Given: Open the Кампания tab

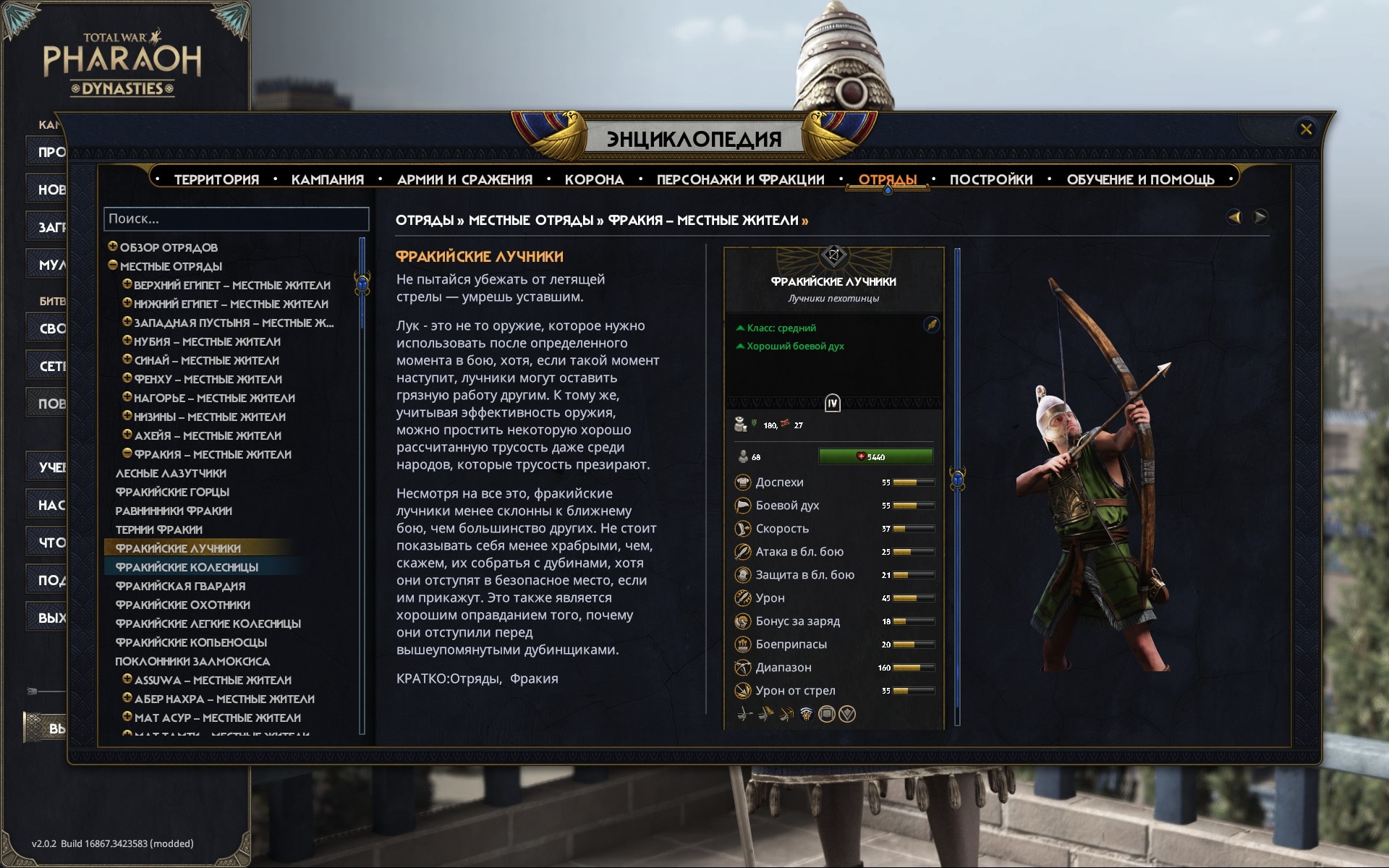Looking at the screenshot, I should (327, 179).
